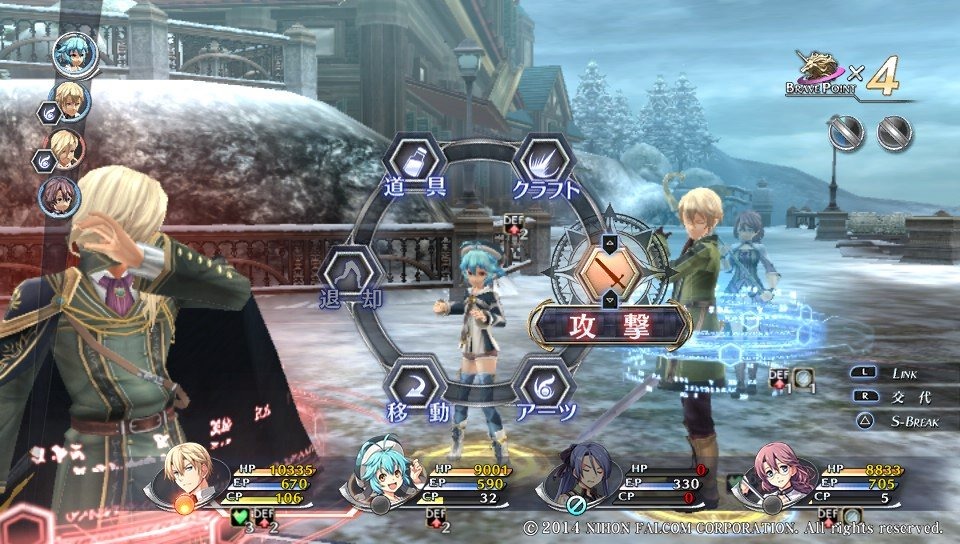Click the purple-haired character's turn order portrait
The height and width of the screenshot is (544, 960).
[x=60, y=195]
